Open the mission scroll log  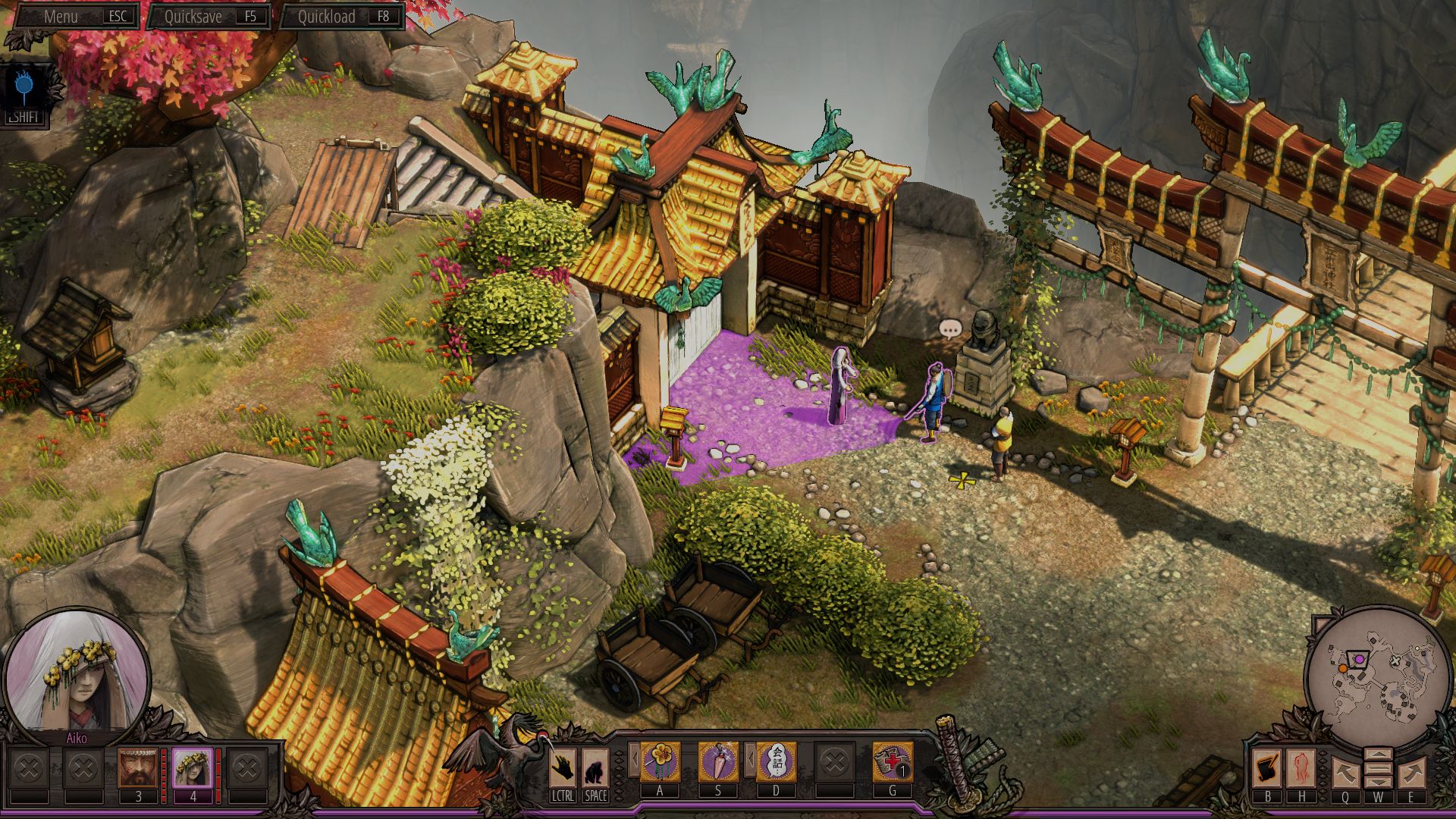pyautogui.click(x=1267, y=768)
